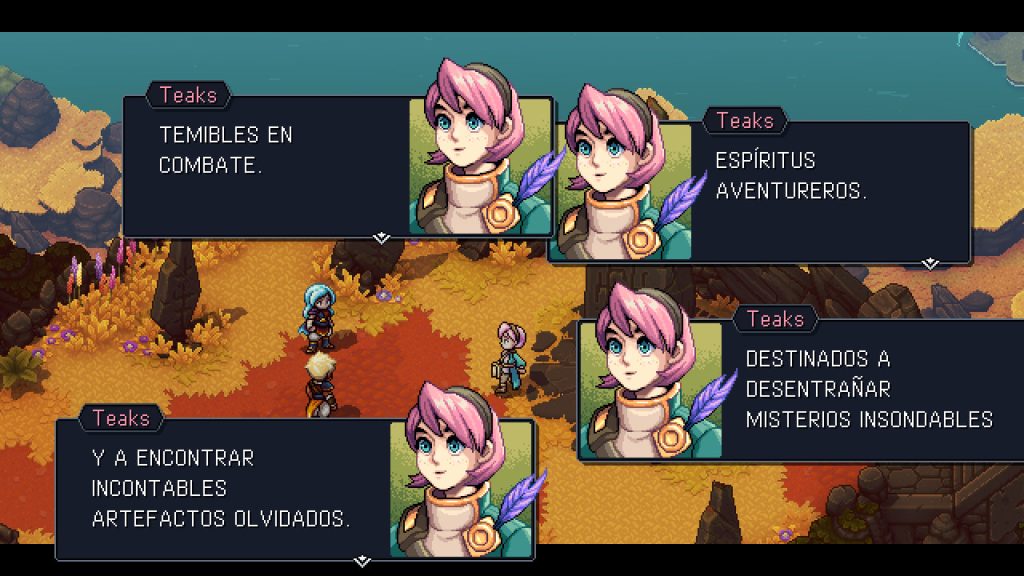Click the continue arrow under "Temibles en combate"

(380, 238)
